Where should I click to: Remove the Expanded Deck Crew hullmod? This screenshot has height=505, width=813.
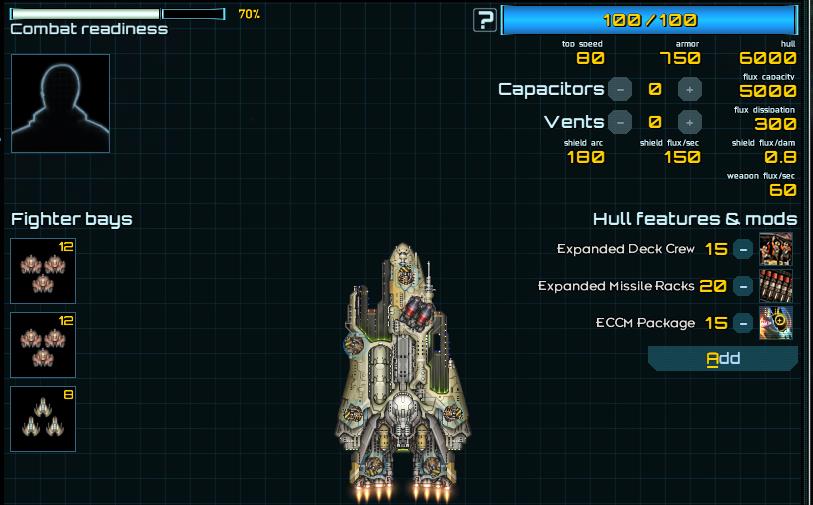click(x=743, y=249)
